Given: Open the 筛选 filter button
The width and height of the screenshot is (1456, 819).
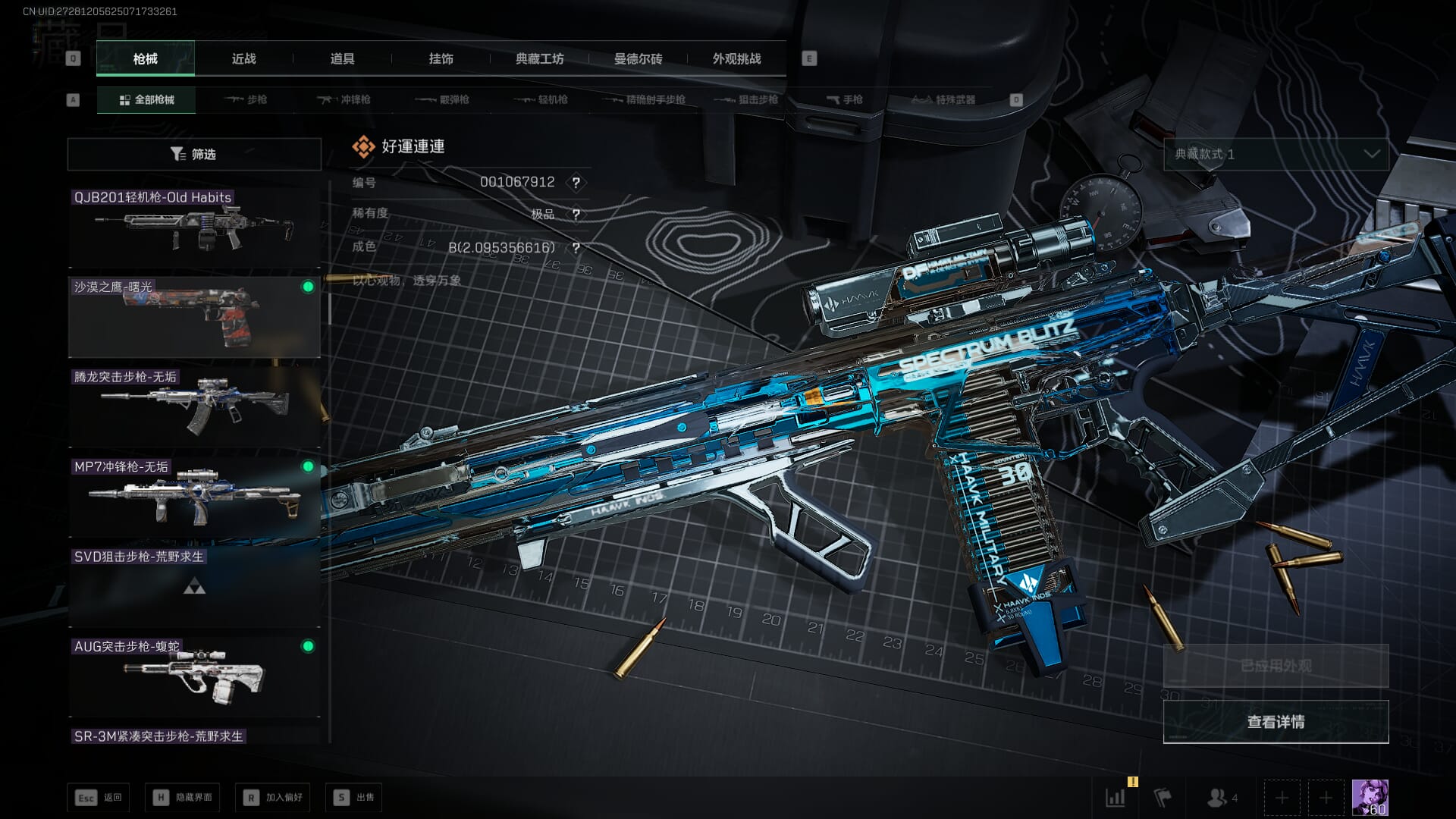Looking at the screenshot, I should 194,154.
